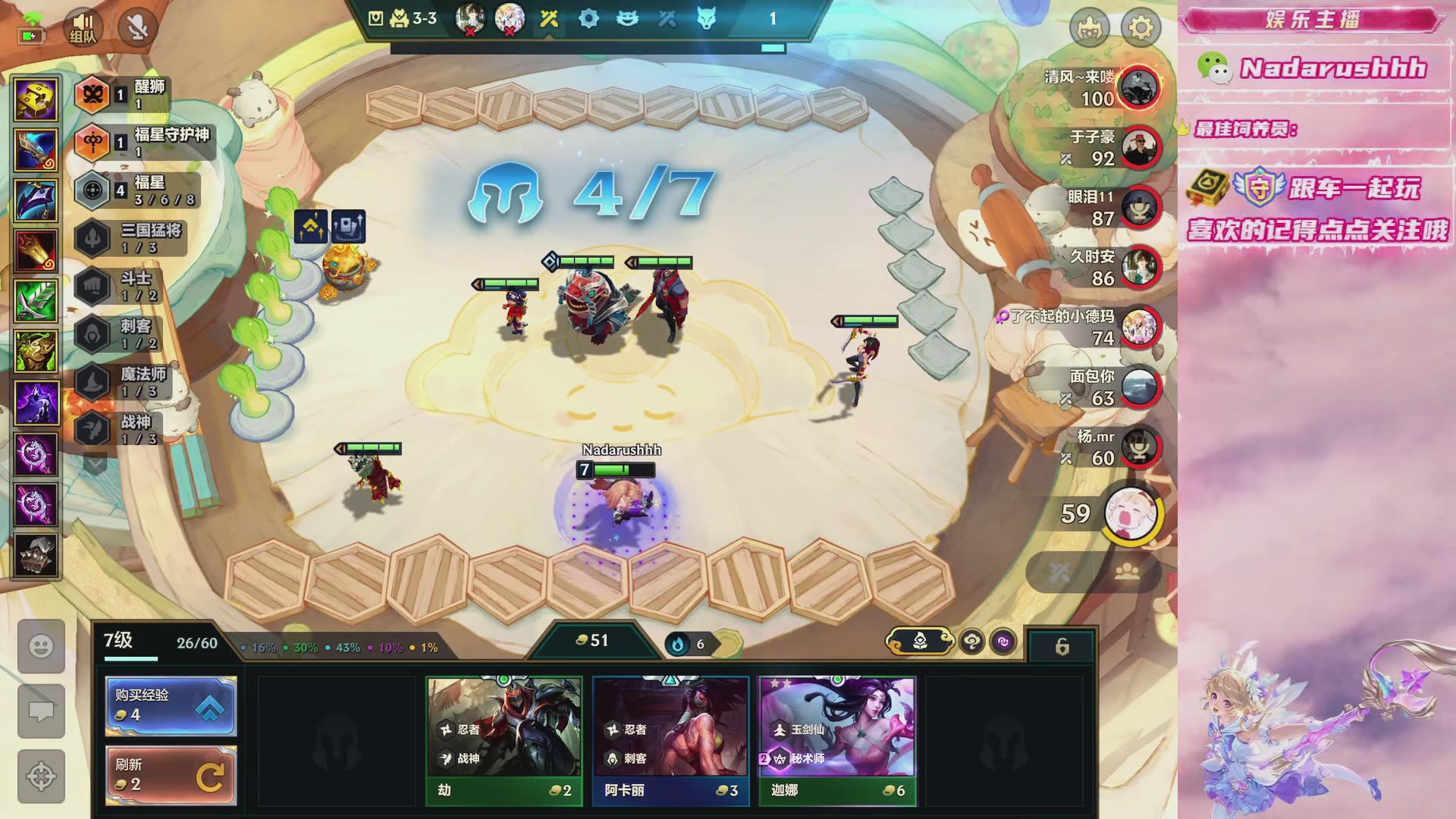The width and height of the screenshot is (1456, 819).
Task: Open the gear settings menu
Action: [x=1141, y=28]
